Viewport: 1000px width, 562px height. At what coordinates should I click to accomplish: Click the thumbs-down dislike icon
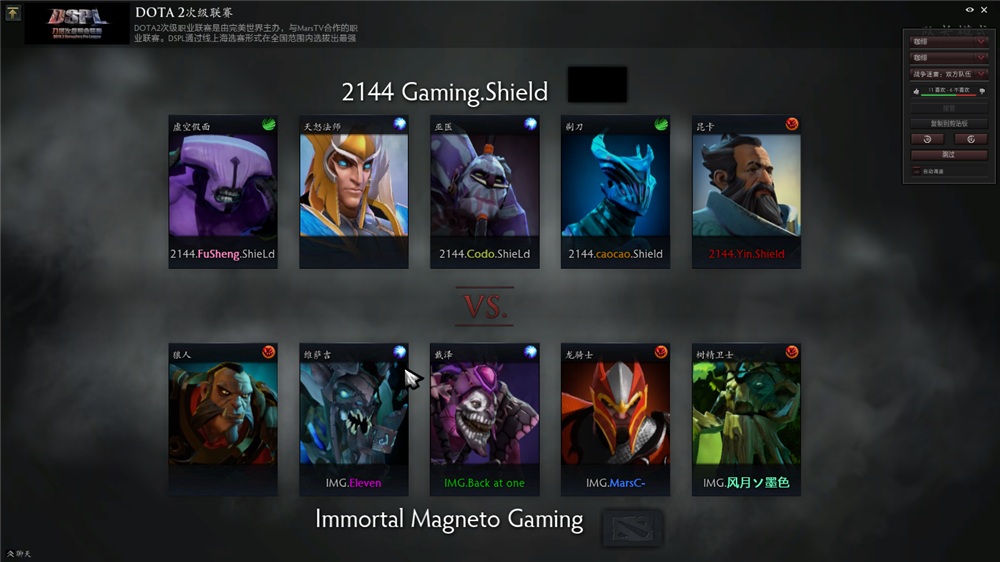(x=982, y=91)
